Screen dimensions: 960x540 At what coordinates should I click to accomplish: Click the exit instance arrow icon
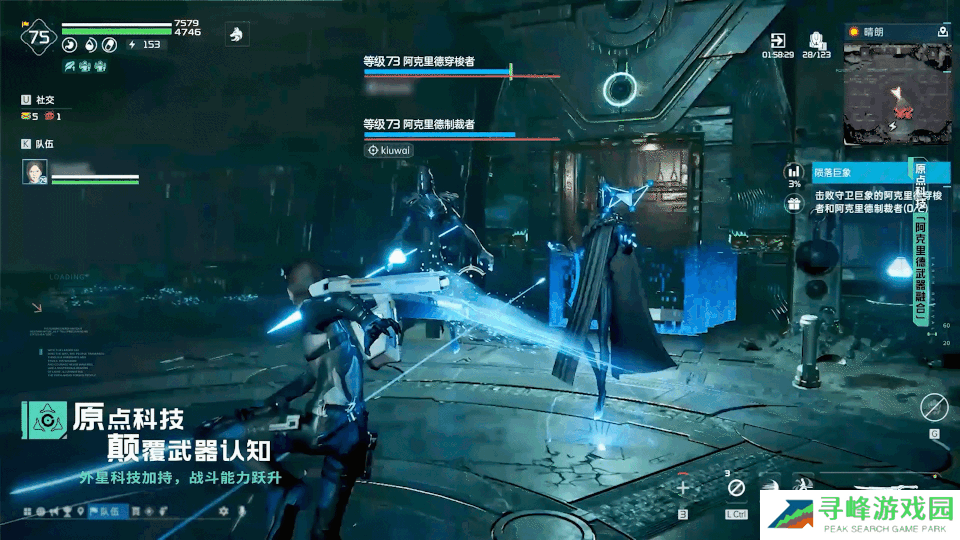point(776,39)
